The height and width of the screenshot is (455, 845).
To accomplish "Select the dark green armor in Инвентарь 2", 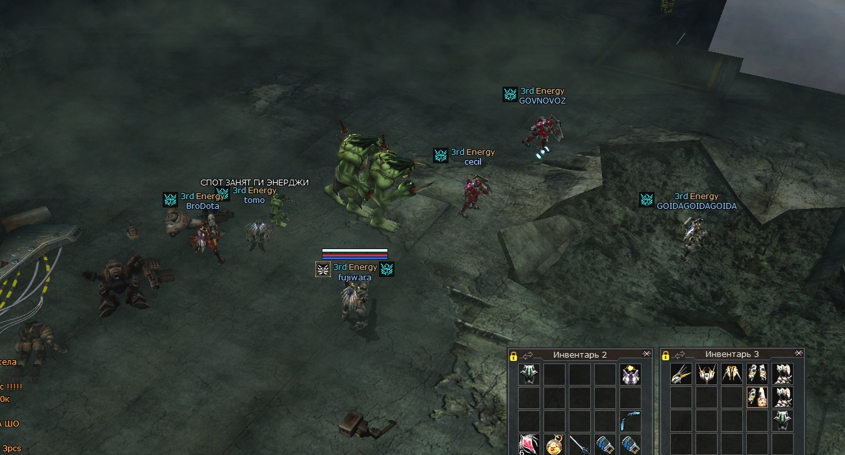I will 529,375.
